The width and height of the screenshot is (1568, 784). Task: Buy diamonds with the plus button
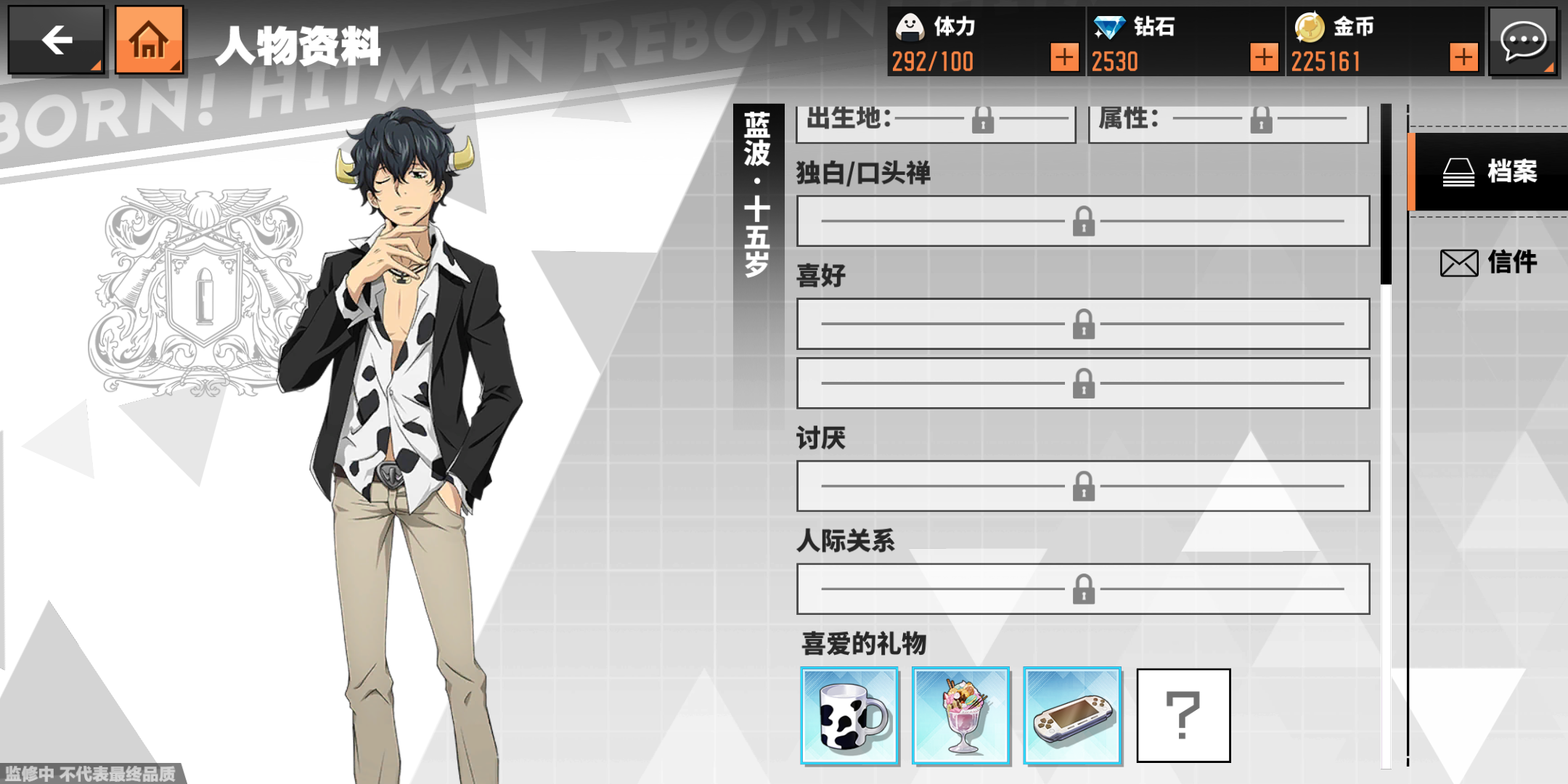pos(1264,57)
